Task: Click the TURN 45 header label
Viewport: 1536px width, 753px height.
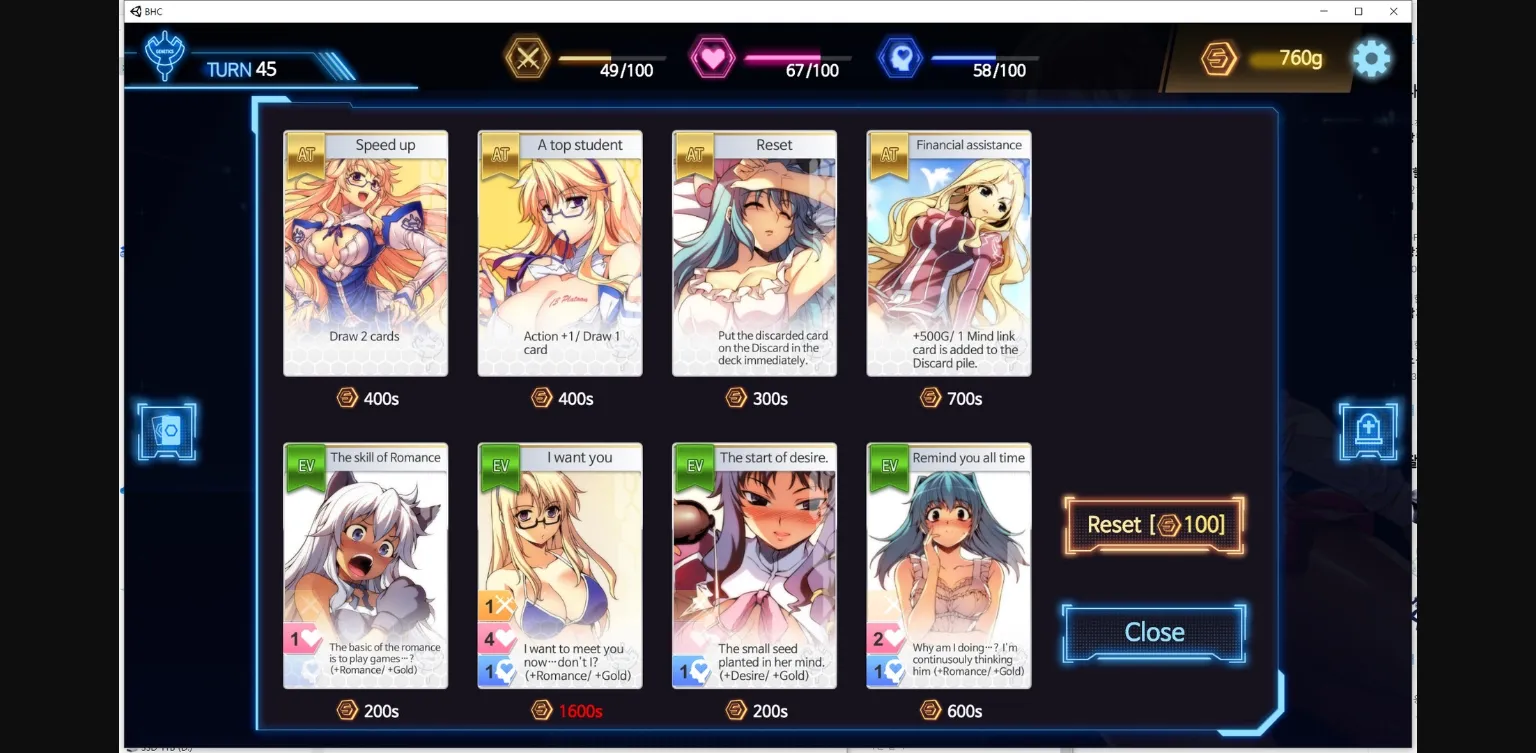Action: tap(243, 69)
